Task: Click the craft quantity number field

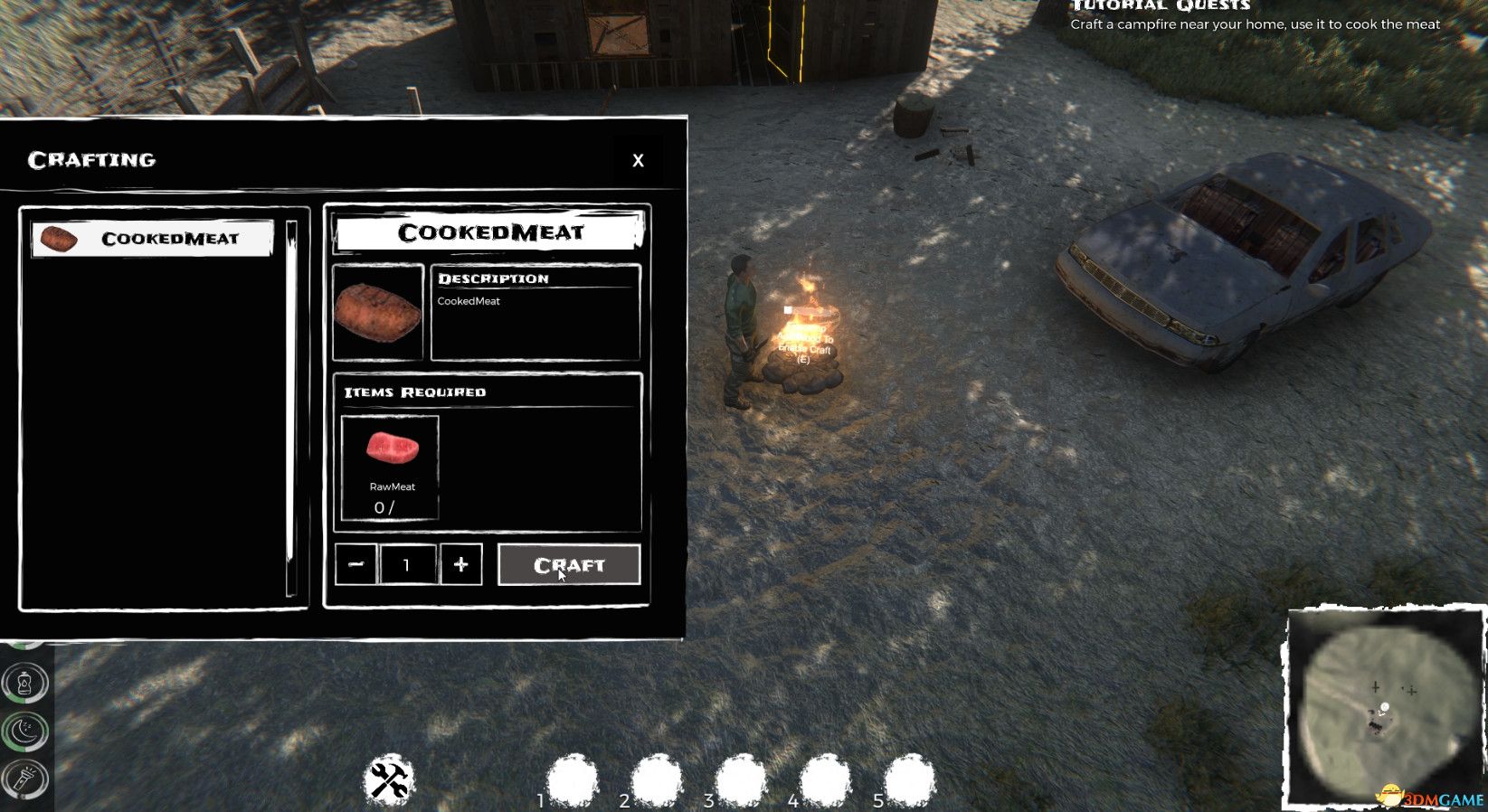Action: click(407, 565)
